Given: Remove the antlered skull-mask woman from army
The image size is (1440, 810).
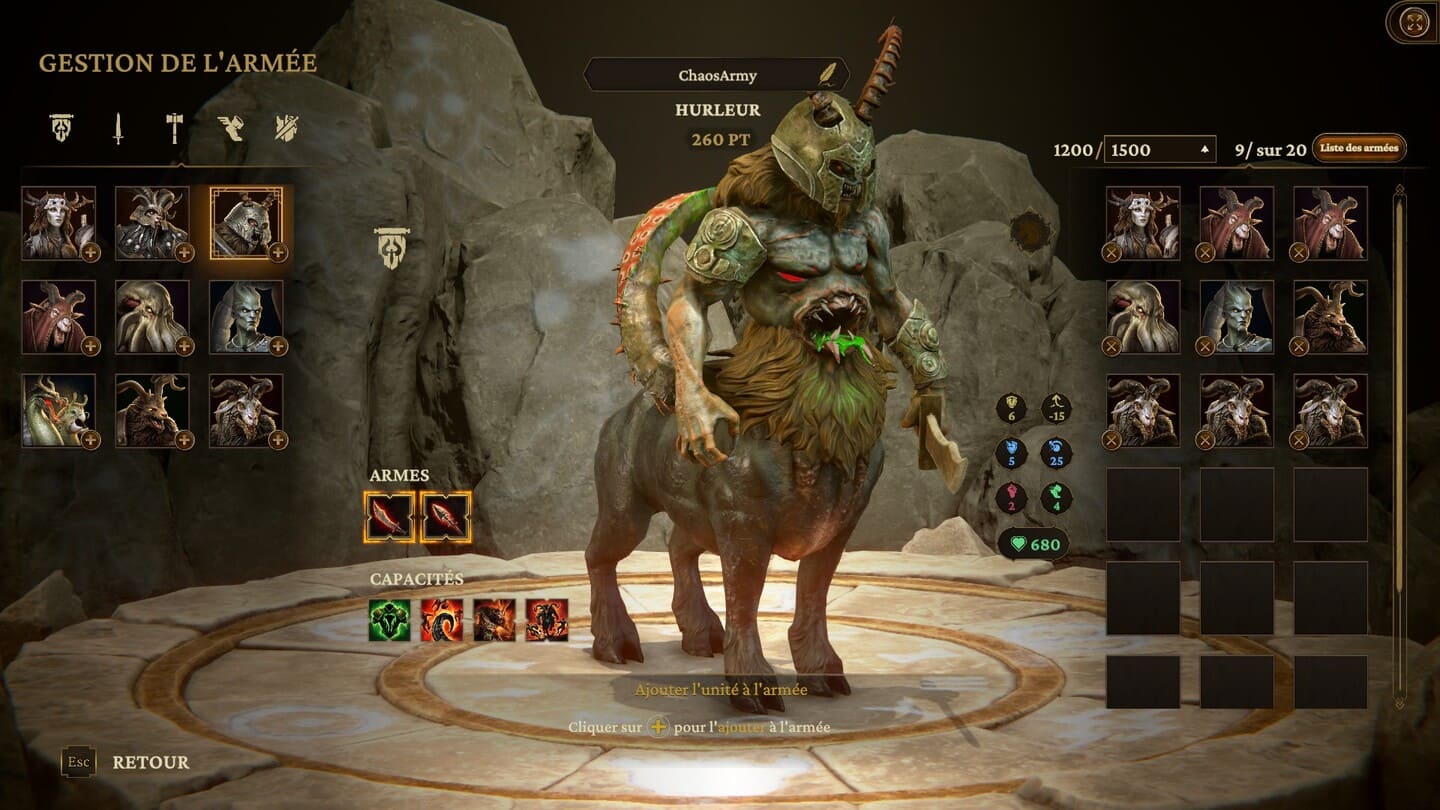Looking at the screenshot, I should point(1111,252).
